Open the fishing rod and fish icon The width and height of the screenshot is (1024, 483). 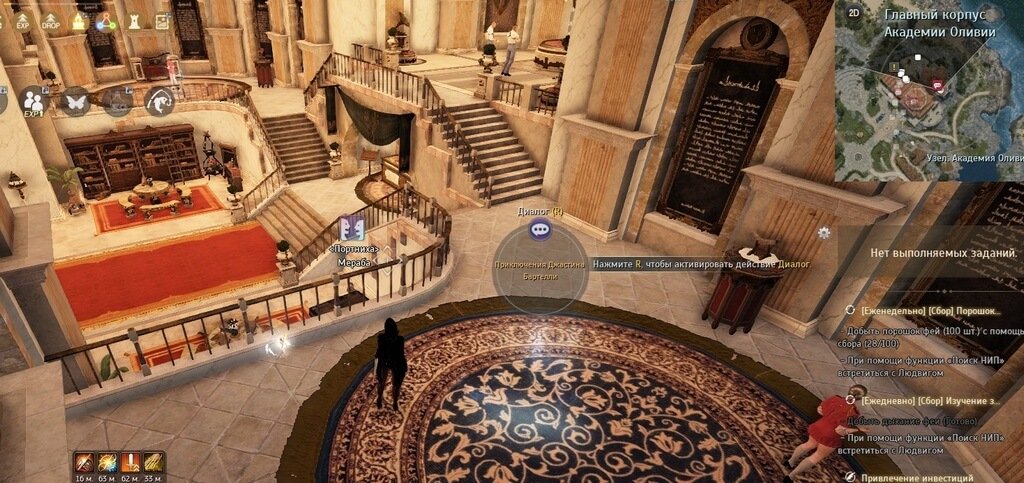159,100
